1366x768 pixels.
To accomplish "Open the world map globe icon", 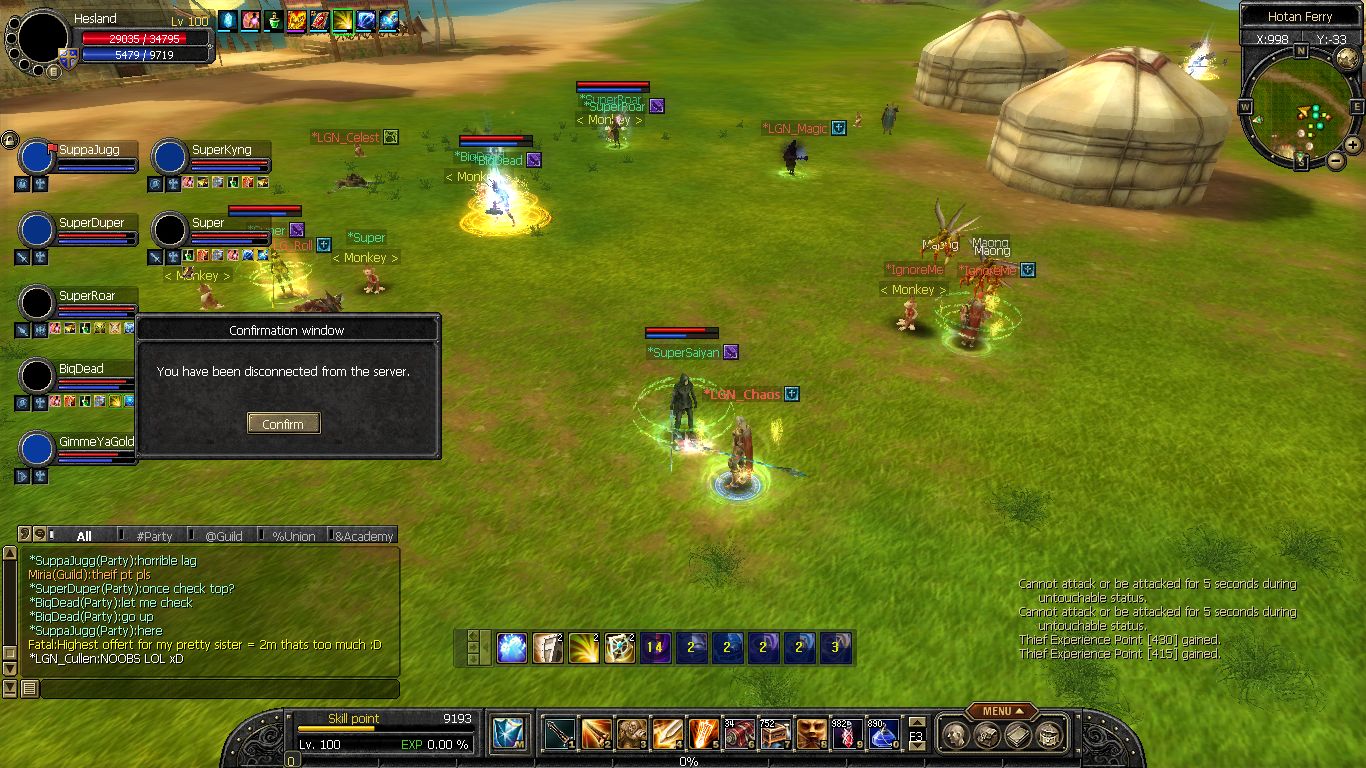I will 1347,58.
